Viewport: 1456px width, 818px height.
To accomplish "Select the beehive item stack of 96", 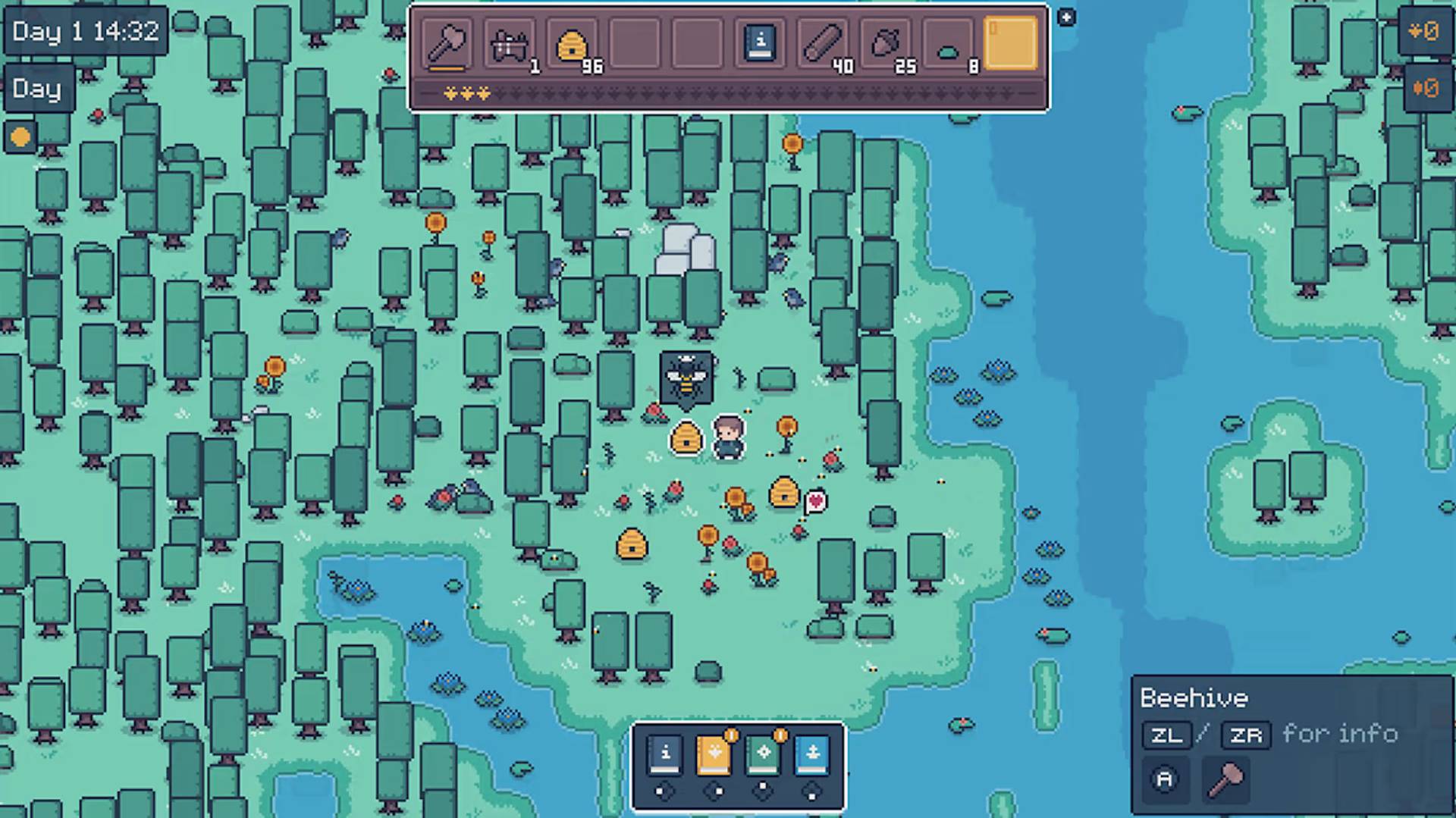I will (573, 43).
